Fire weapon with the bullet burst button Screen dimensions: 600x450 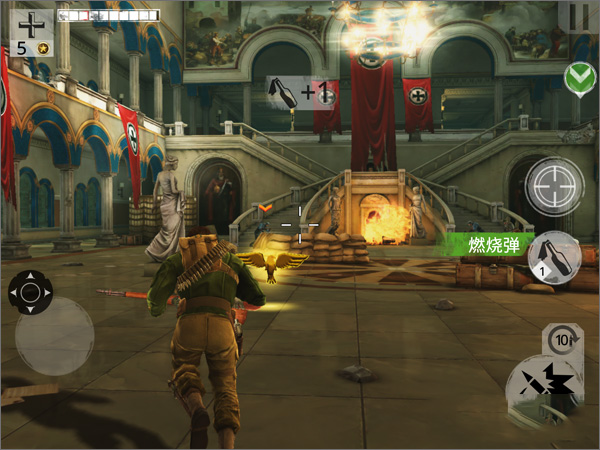[541, 392]
